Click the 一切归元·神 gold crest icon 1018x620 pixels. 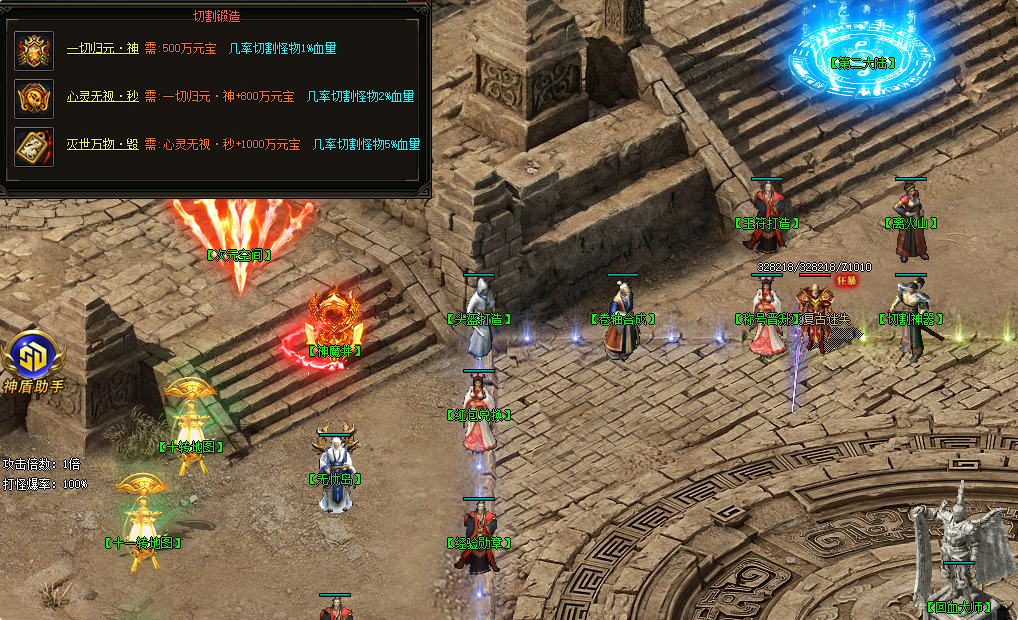click(34, 50)
